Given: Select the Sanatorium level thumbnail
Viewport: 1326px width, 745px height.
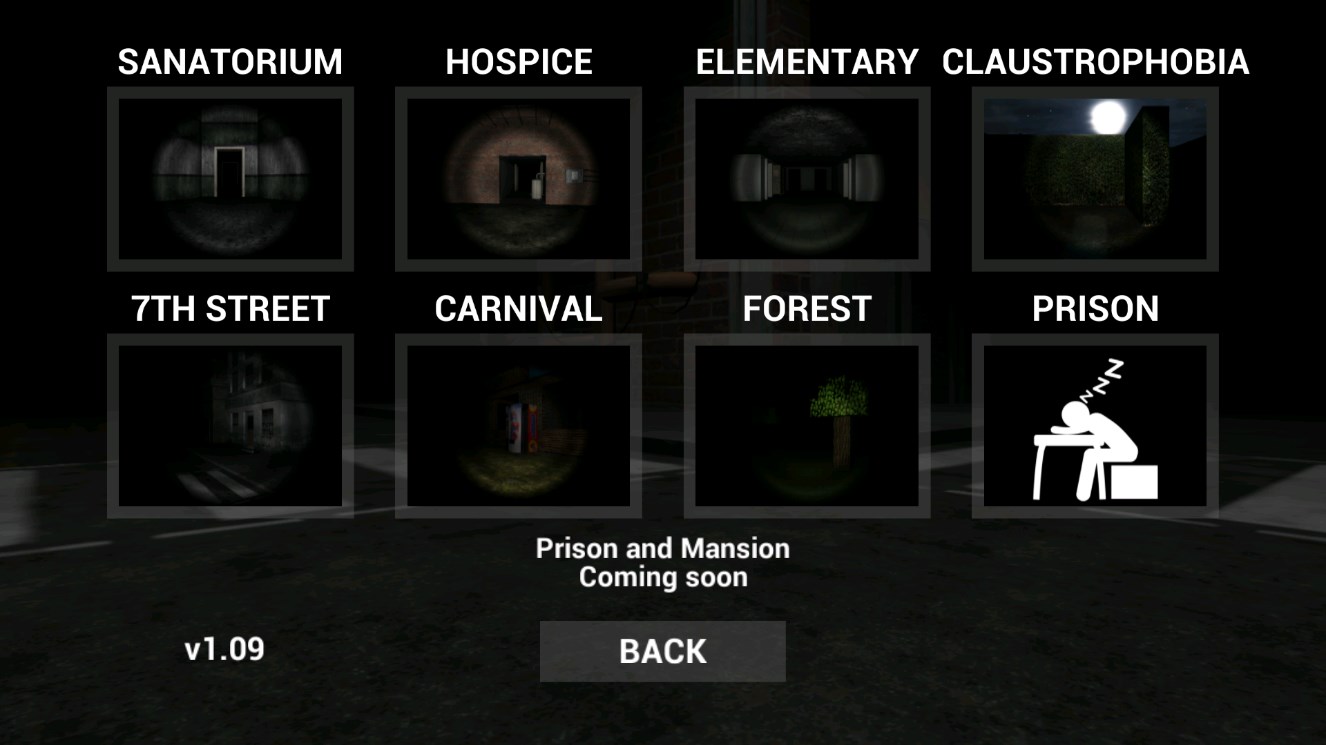Looking at the screenshot, I should pyautogui.click(x=230, y=178).
